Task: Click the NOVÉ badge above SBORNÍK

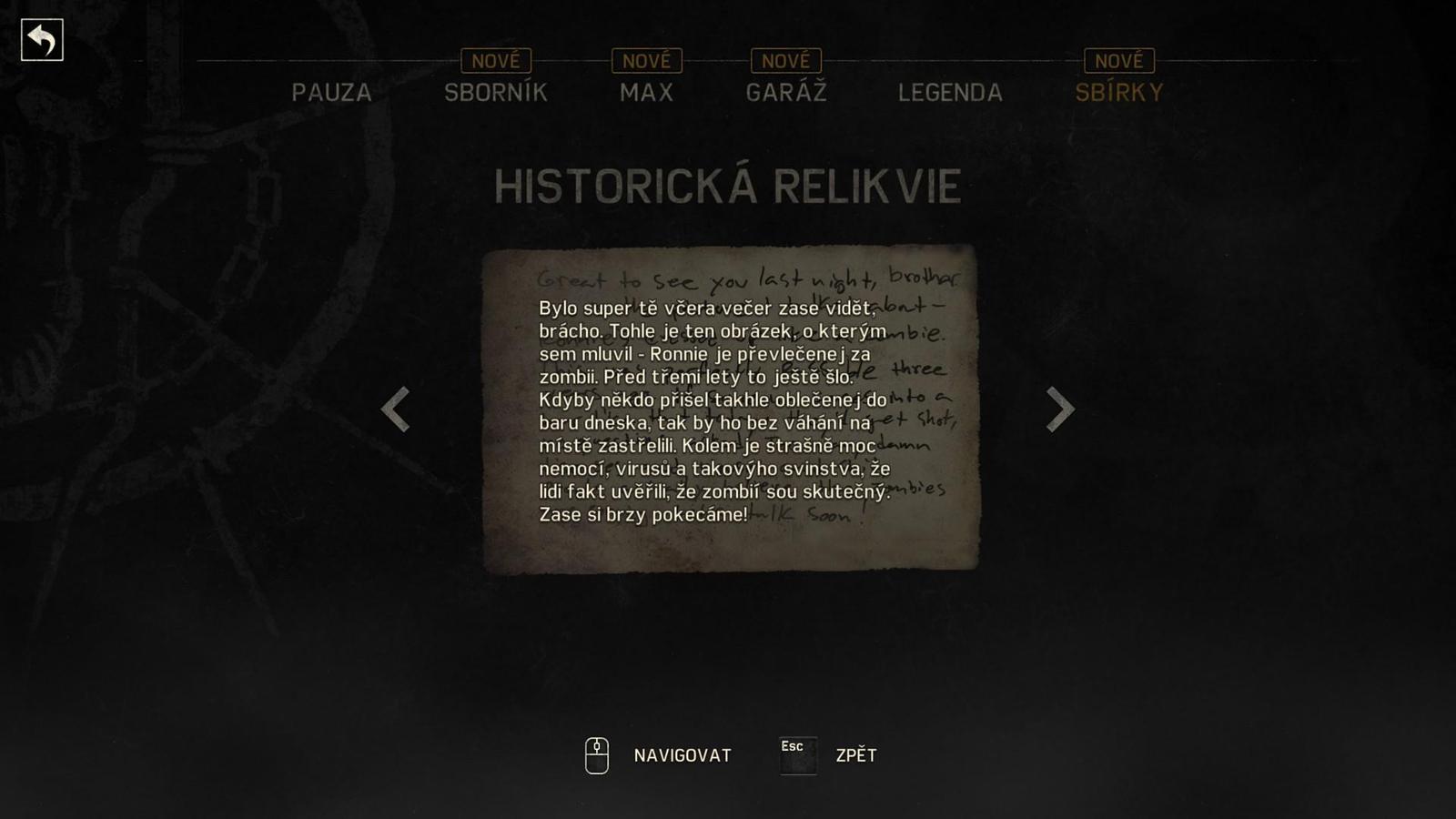Action: pos(496,60)
